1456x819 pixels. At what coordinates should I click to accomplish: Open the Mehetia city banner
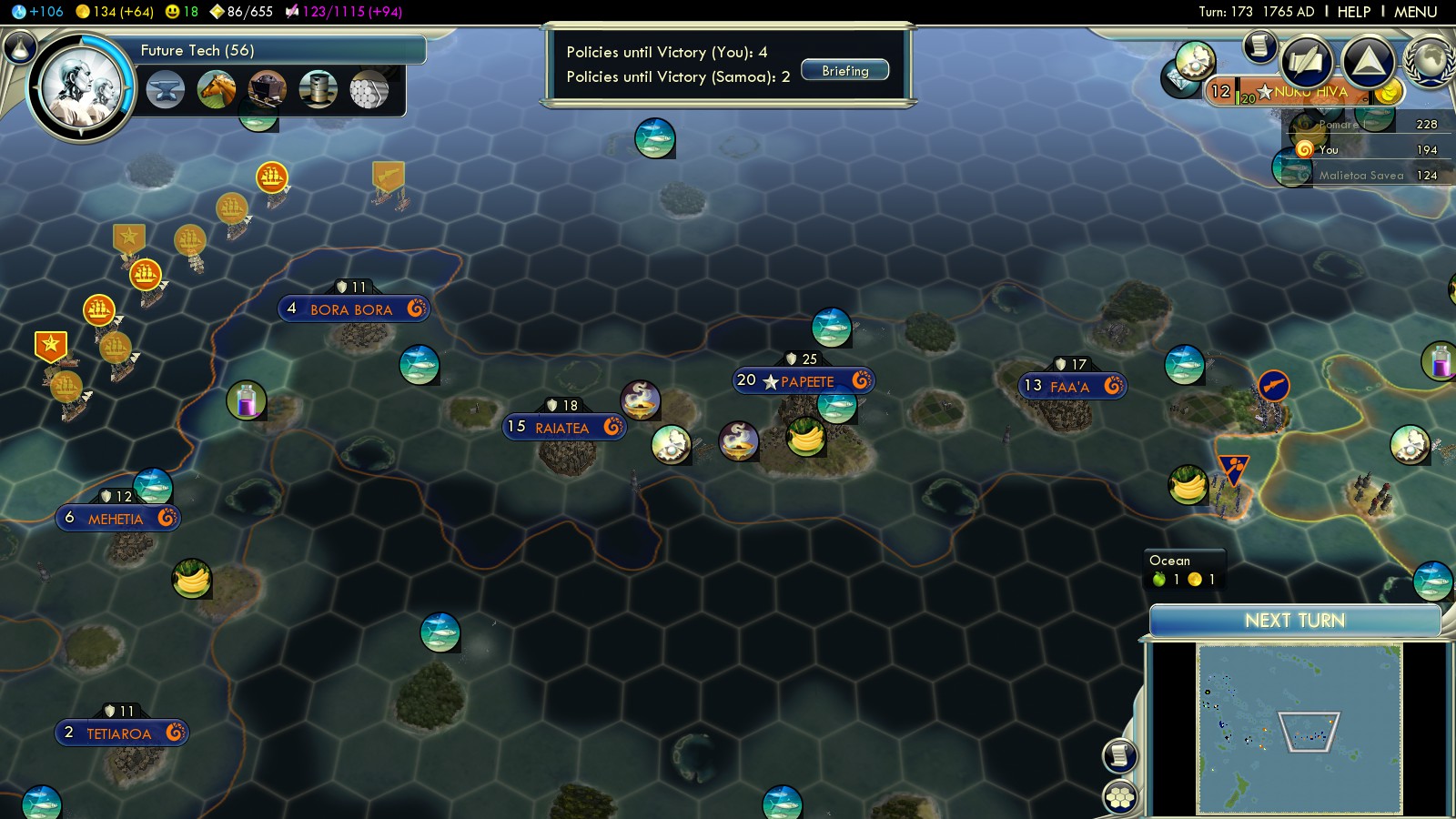pos(116,519)
